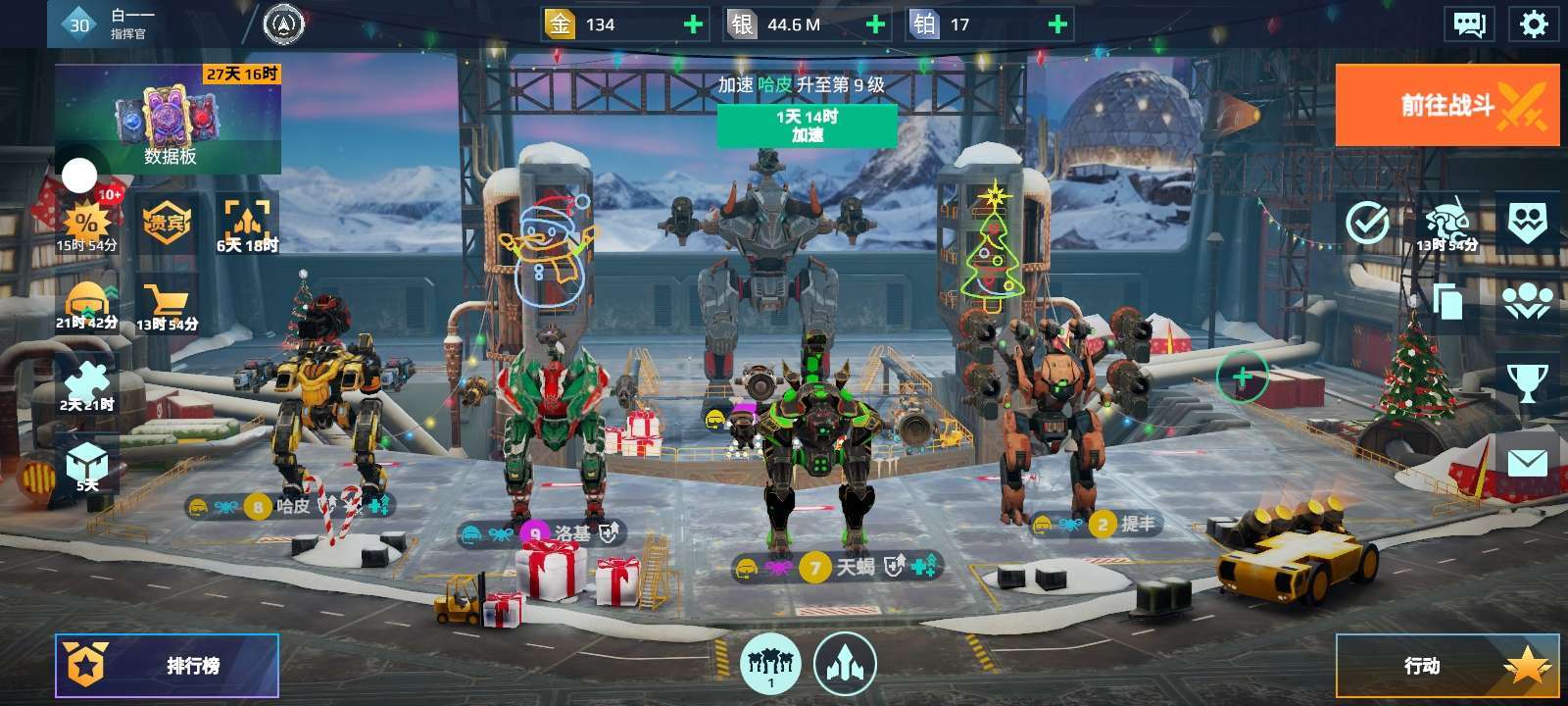Start a battle with the orange 前往战斗 button
Screen dimensions: 1568x706
pyautogui.click(x=1447, y=105)
